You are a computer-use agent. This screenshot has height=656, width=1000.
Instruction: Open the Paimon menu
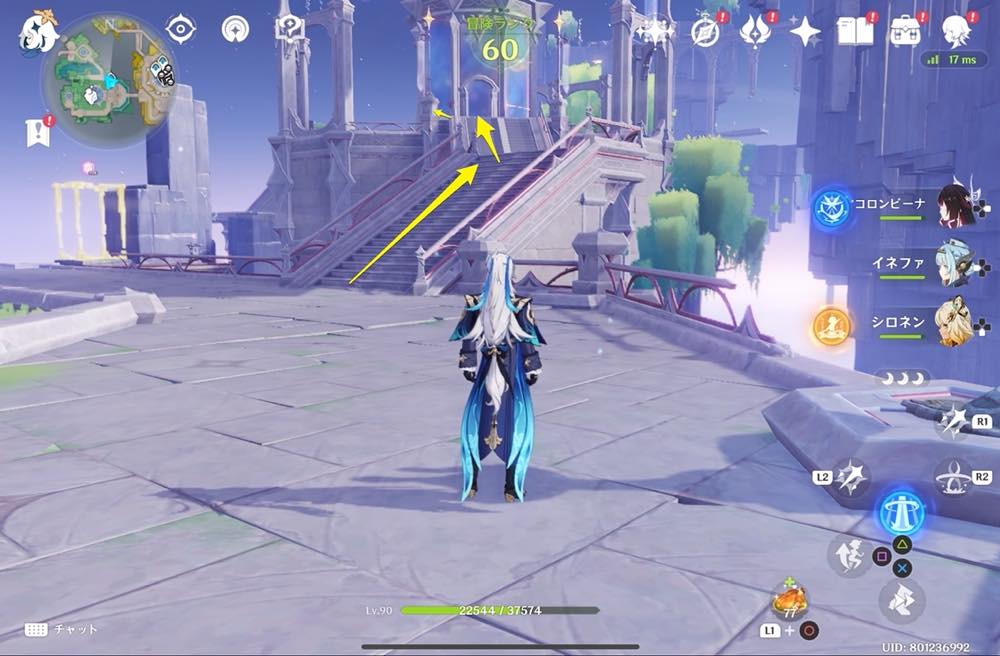tap(38, 32)
